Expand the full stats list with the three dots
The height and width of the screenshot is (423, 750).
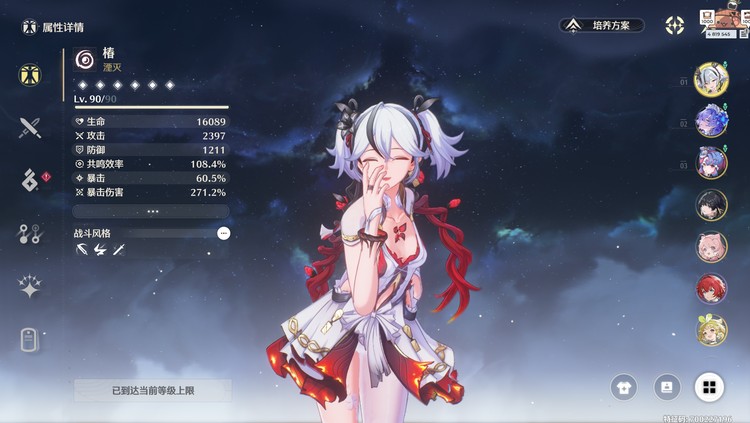[152, 212]
